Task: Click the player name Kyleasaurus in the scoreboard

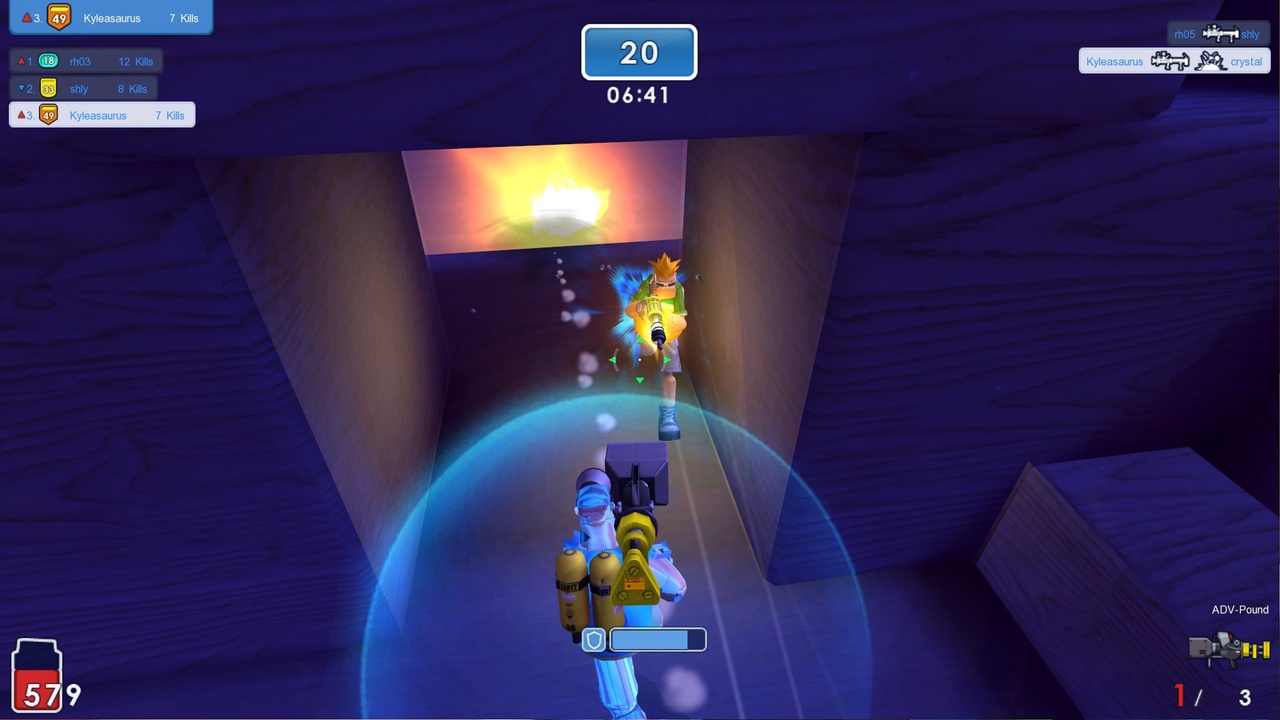Action: [x=97, y=115]
